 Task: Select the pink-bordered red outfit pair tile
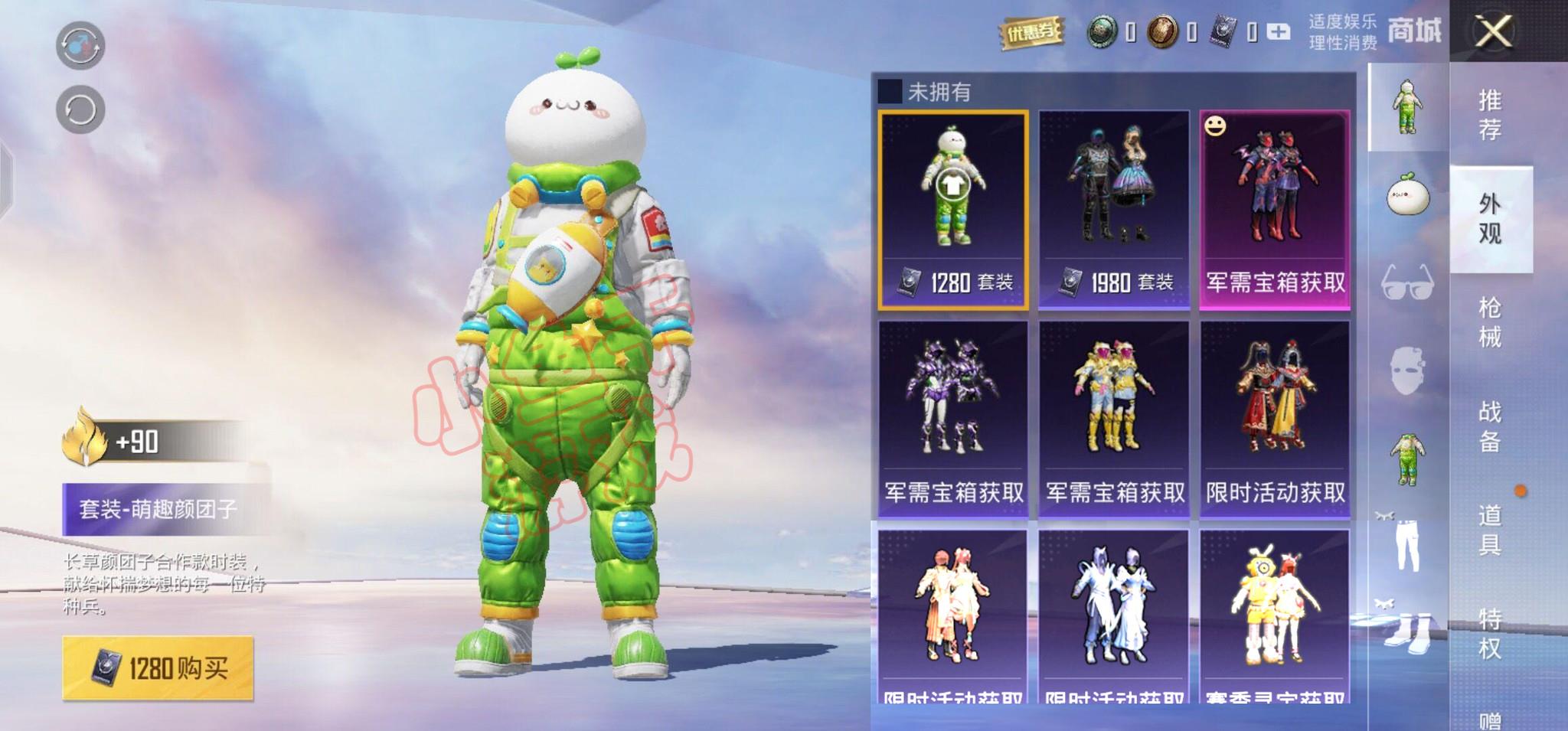pyautogui.click(x=1275, y=210)
